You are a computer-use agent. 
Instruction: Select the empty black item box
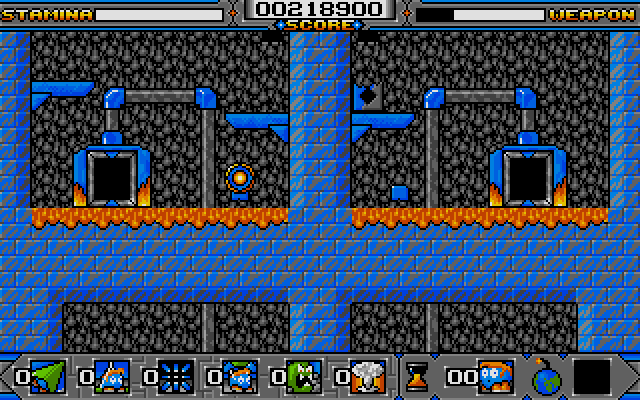(593, 377)
